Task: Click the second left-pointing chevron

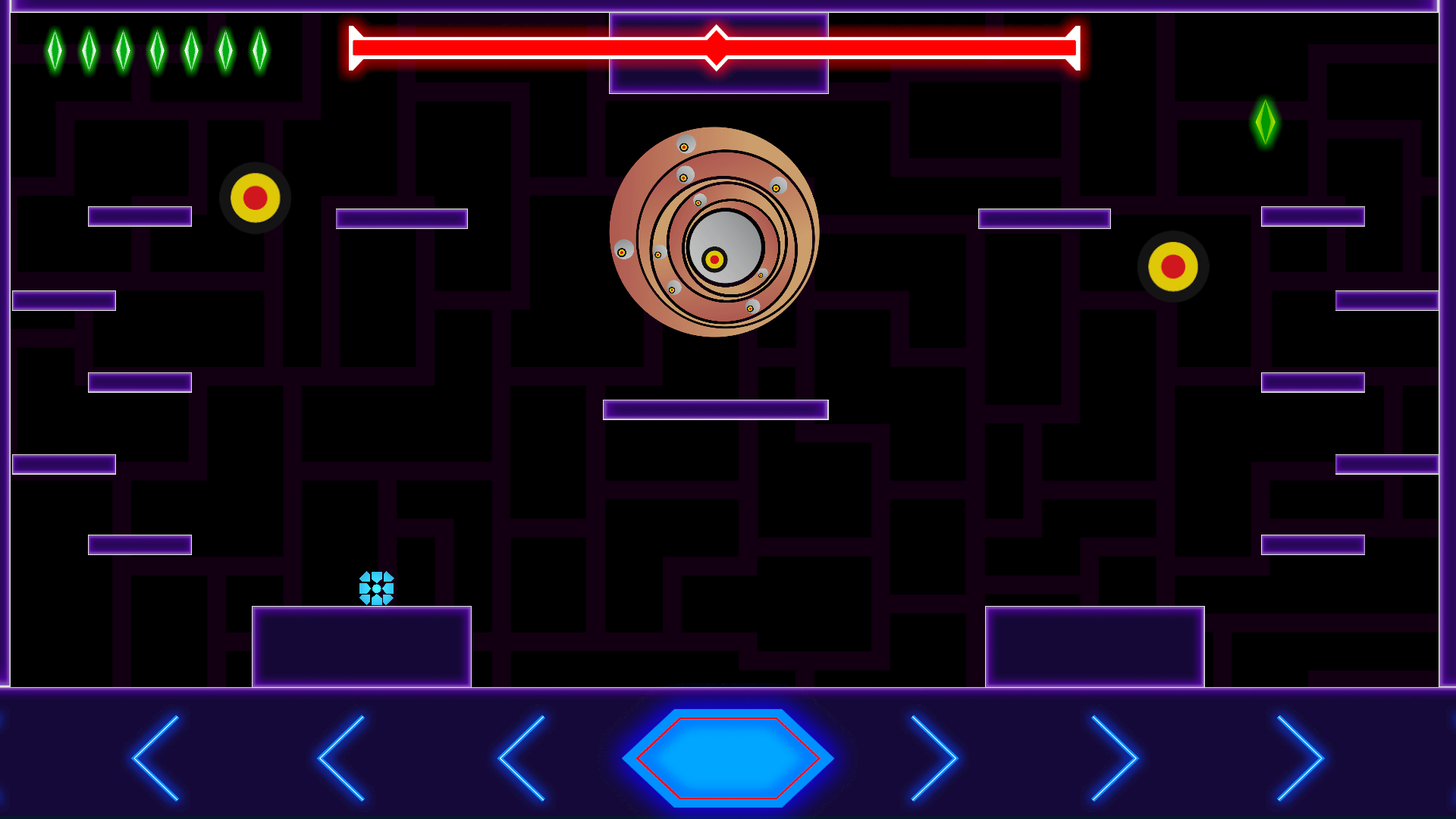Action: (343, 758)
